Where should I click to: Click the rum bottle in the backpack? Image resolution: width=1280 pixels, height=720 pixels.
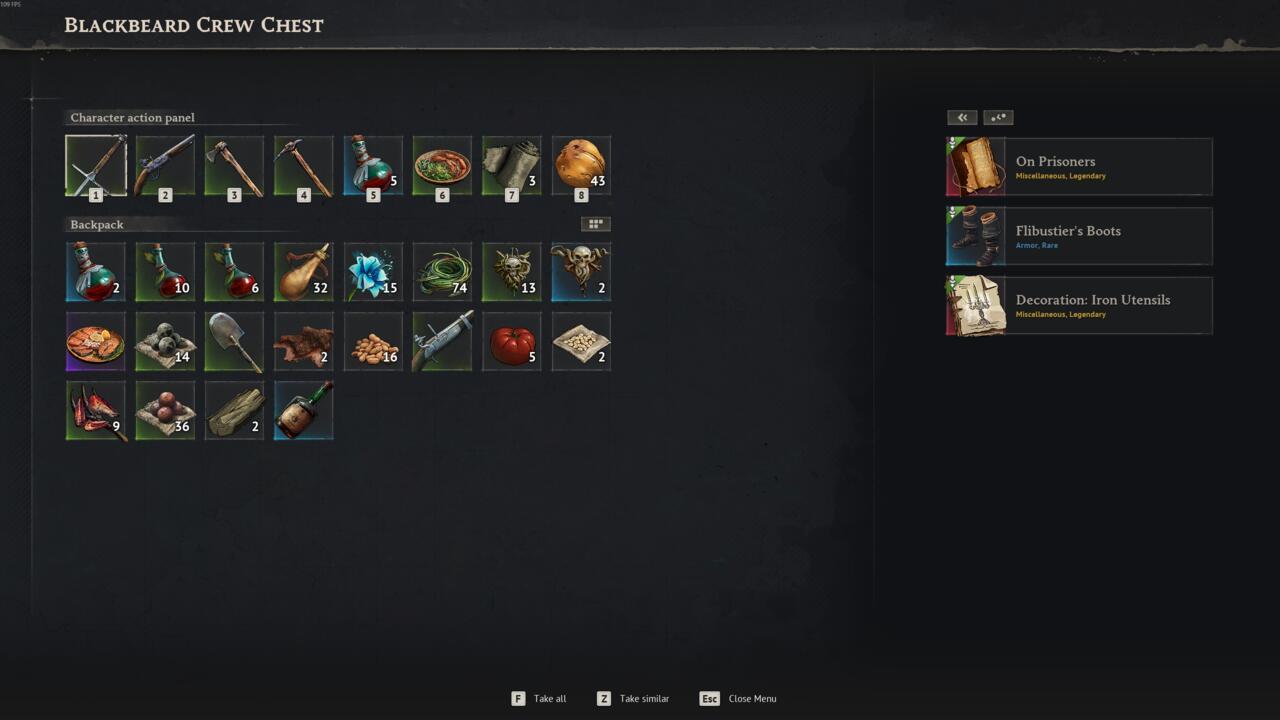(304, 411)
